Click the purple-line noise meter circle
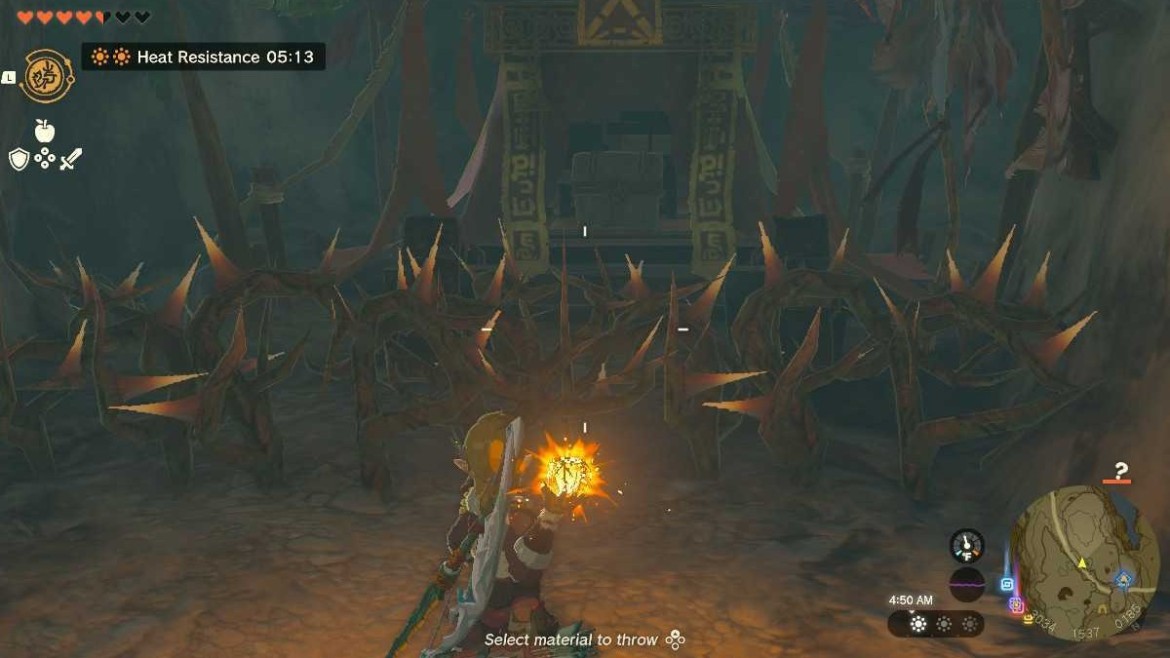This screenshot has width=1170, height=658. click(966, 583)
